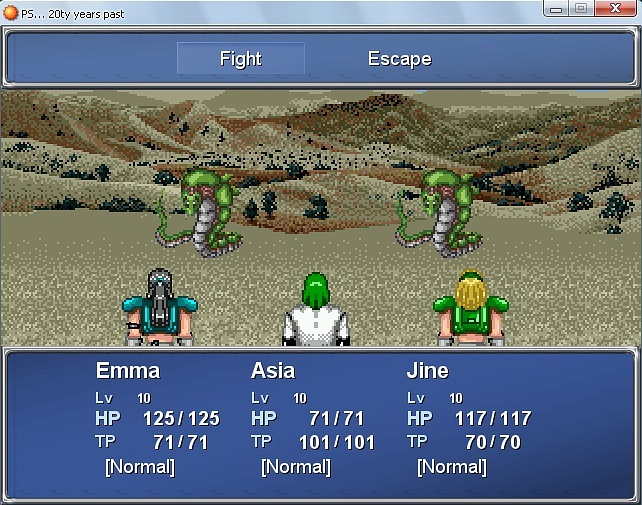This screenshot has width=642, height=505.
Task: Pick Asia's party status entry
Action: pos(312,419)
